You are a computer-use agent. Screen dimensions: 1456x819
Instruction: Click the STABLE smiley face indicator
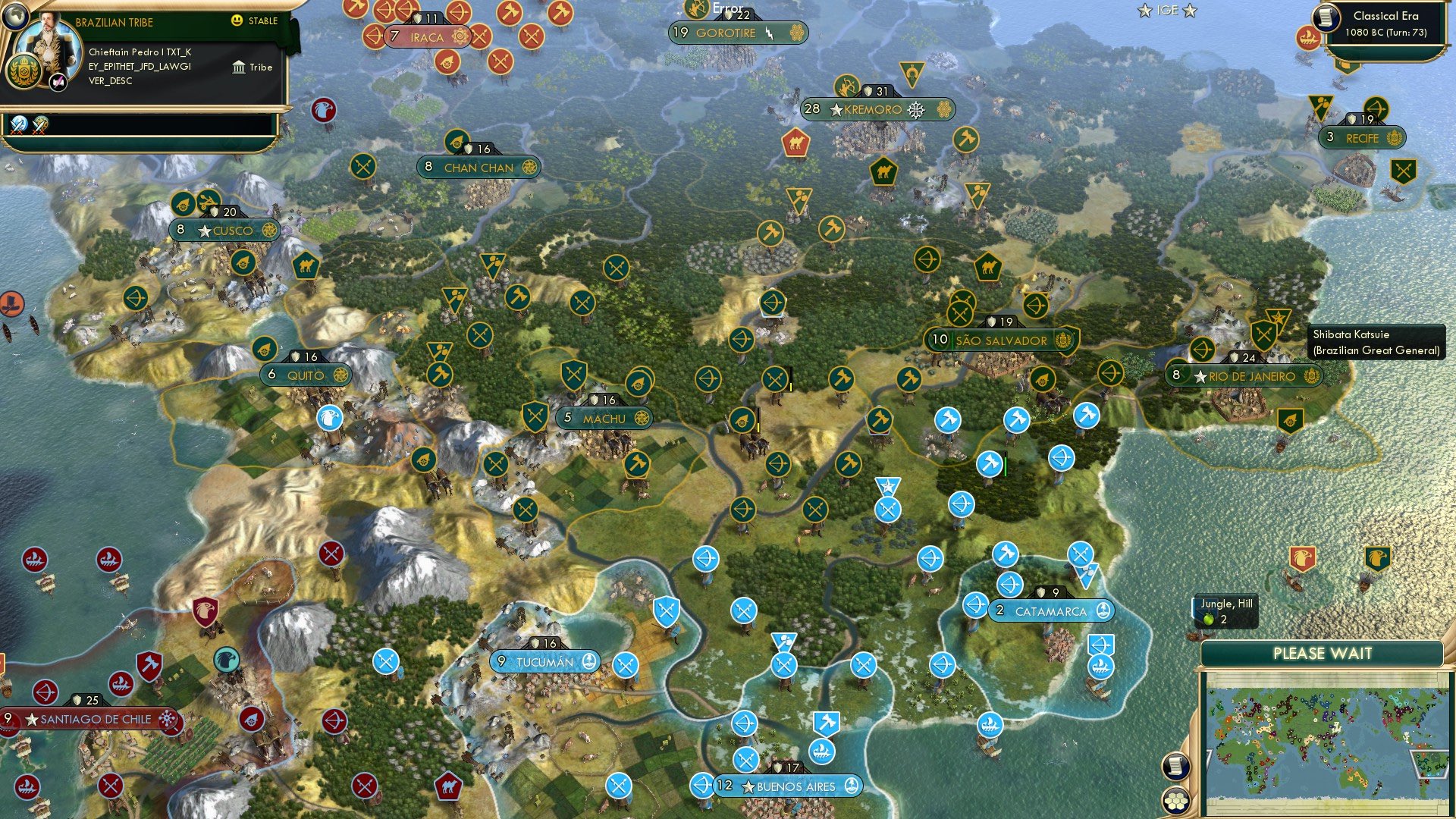[239, 21]
